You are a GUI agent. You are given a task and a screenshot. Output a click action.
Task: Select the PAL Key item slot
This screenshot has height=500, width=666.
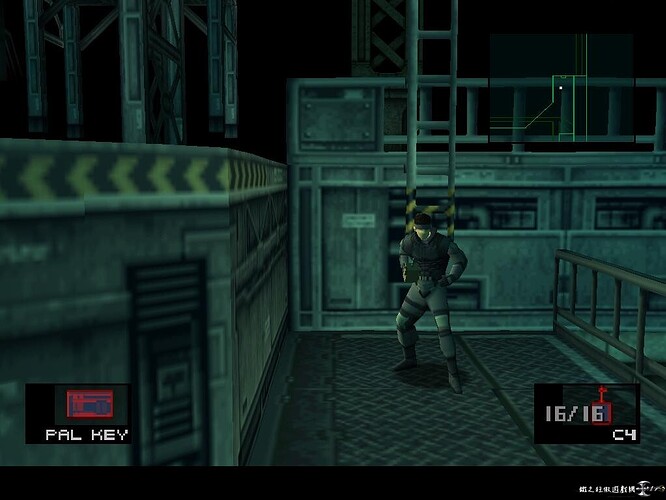tap(86, 412)
